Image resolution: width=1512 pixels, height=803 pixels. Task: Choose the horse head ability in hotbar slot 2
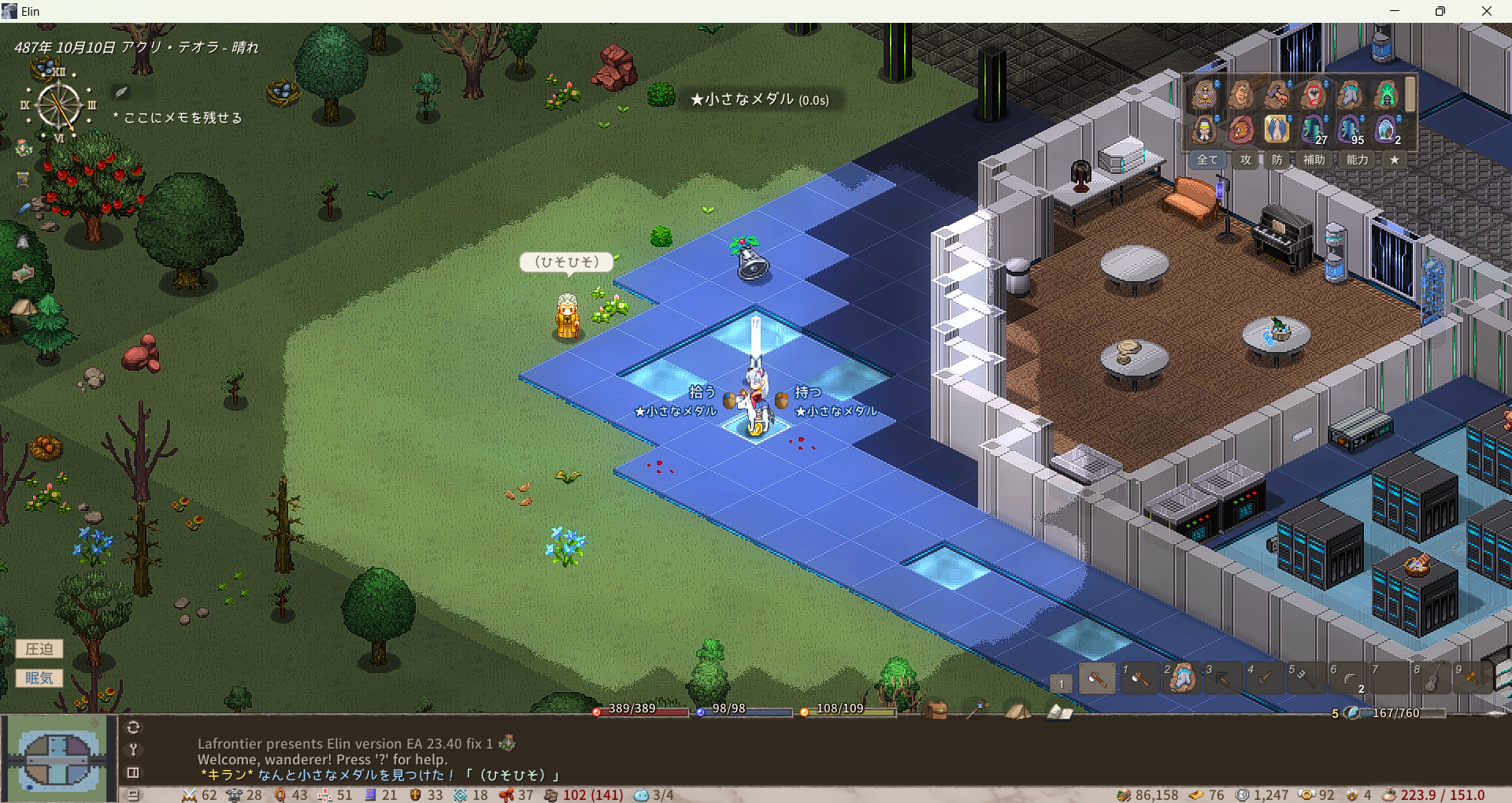coord(1181,678)
